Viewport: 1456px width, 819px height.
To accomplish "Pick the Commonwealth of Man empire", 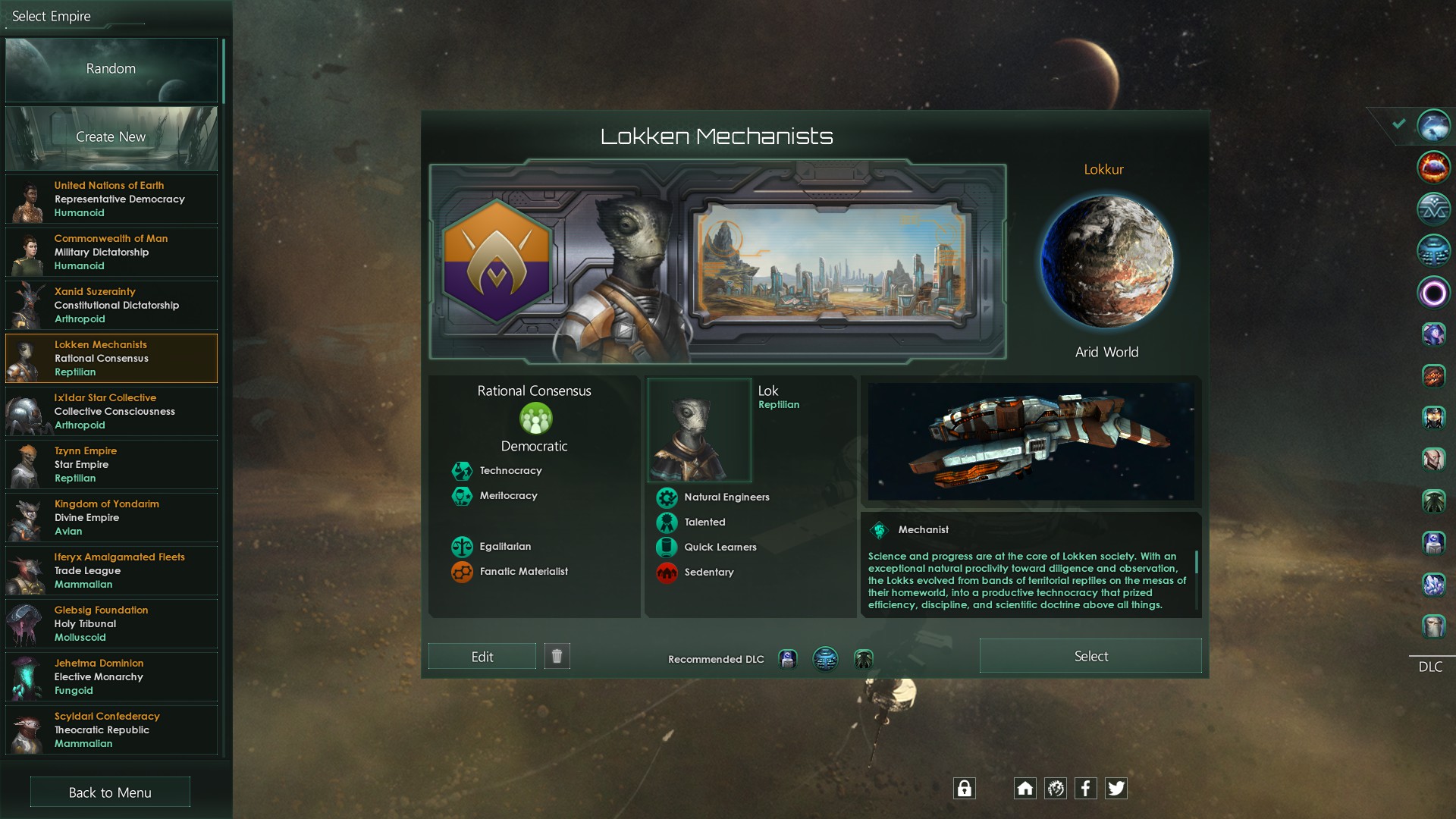I will 111,253.
